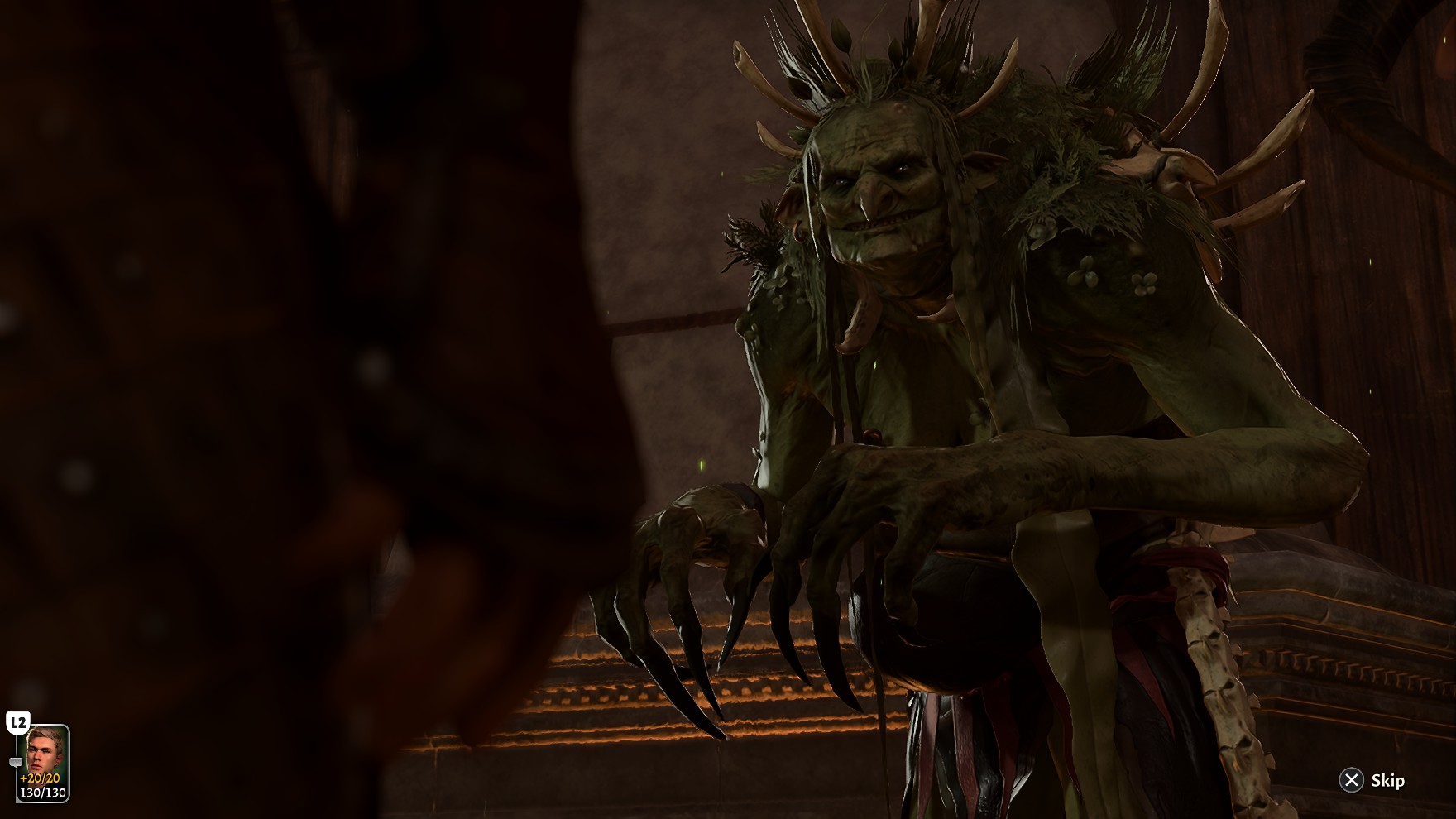
Task: Skip the cutscene with the Skip button
Action: click(1372, 780)
